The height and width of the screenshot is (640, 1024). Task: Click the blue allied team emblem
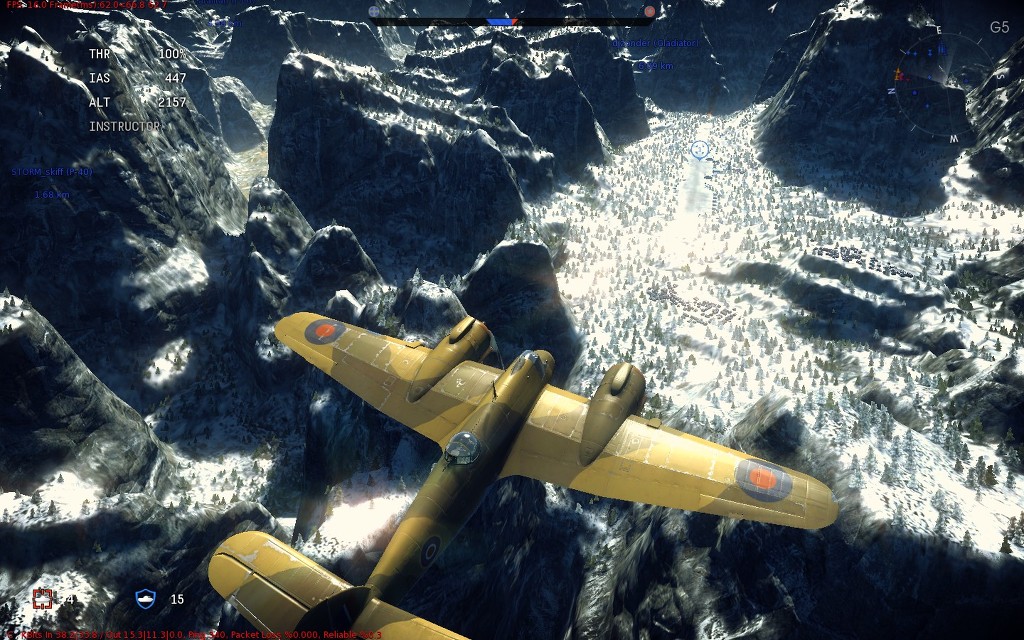click(375, 12)
